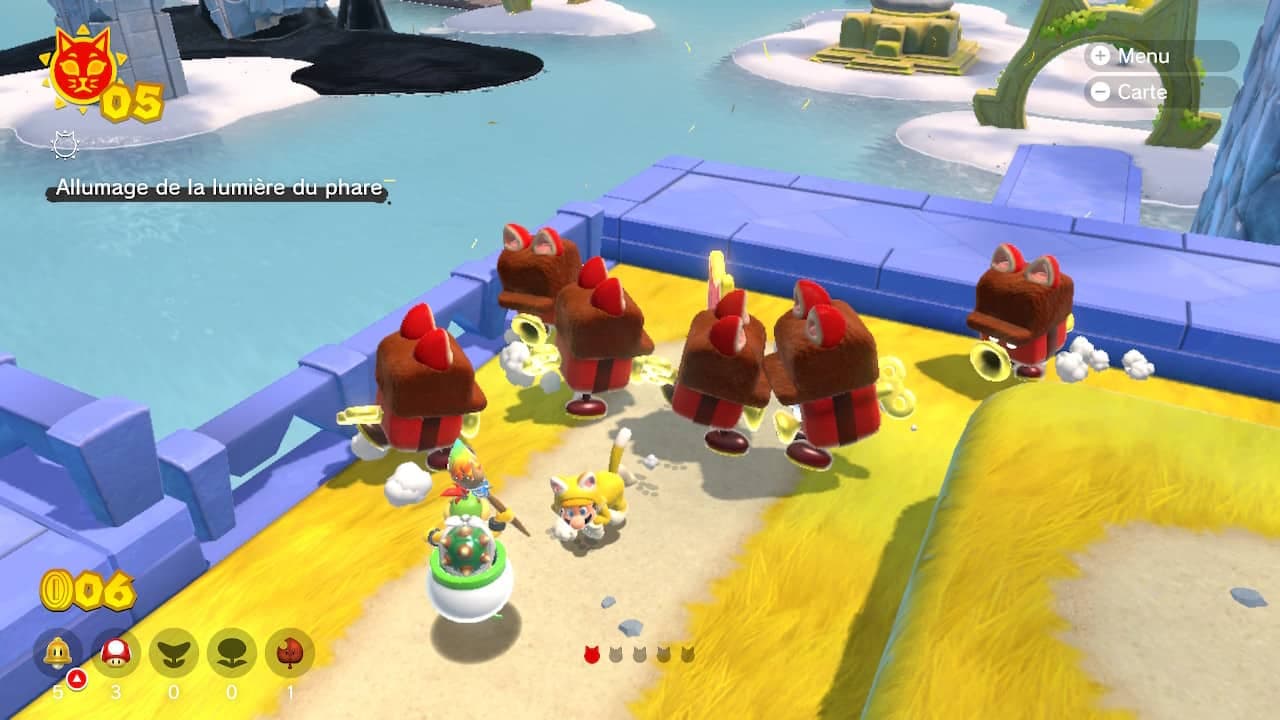Select the empty Boomerang Flower slot
Image resolution: width=1280 pixels, height=720 pixels.
tap(174, 654)
